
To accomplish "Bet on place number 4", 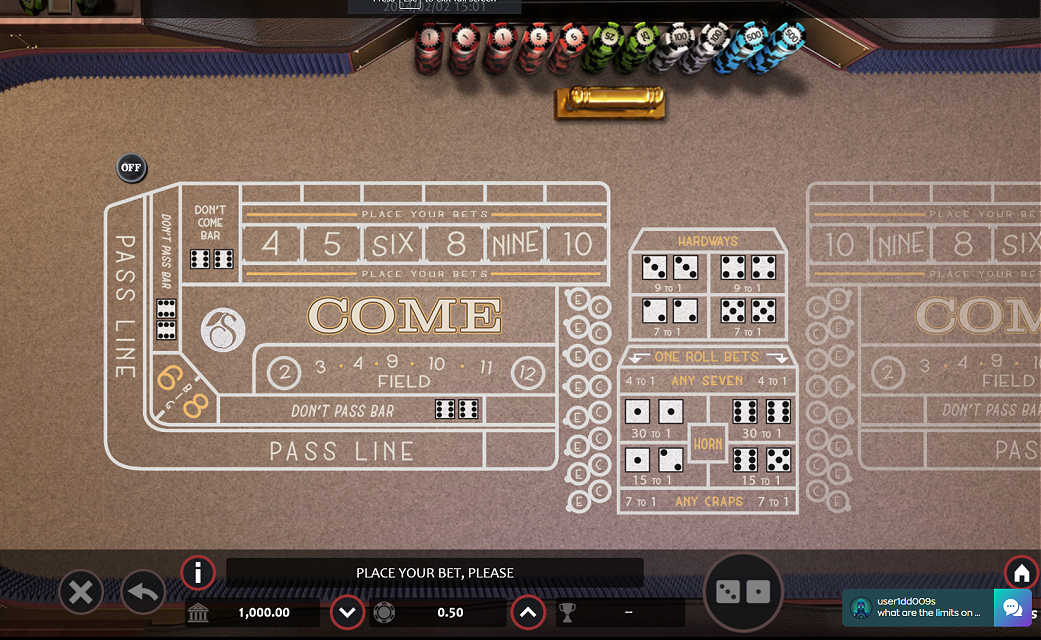I will (270, 243).
